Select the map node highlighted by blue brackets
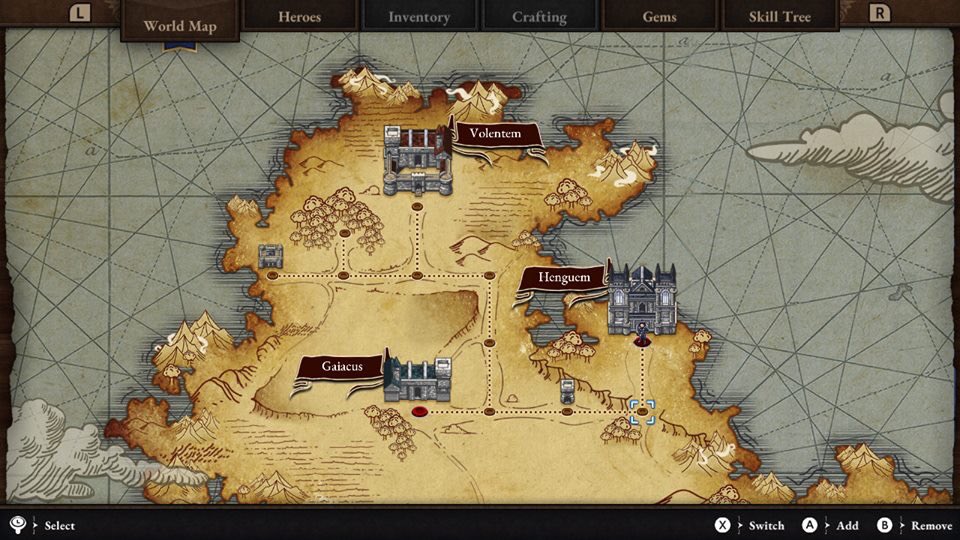The width and height of the screenshot is (960, 540). 642,411
